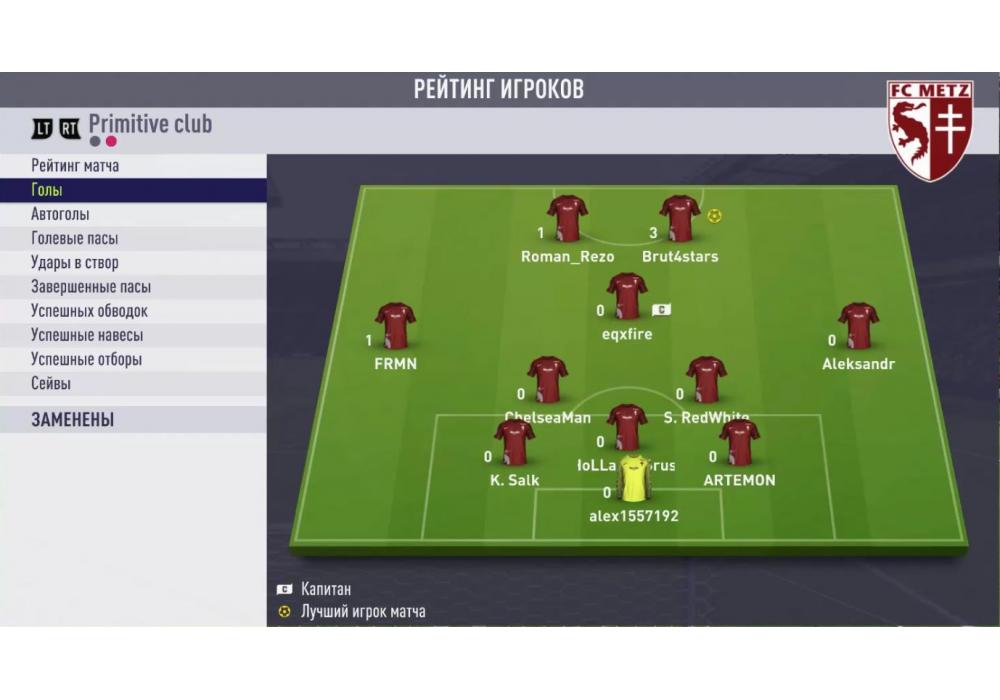Switch to Завершенные пасы stat
This screenshot has width=1000, height=700.
pyautogui.click(x=91, y=287)
